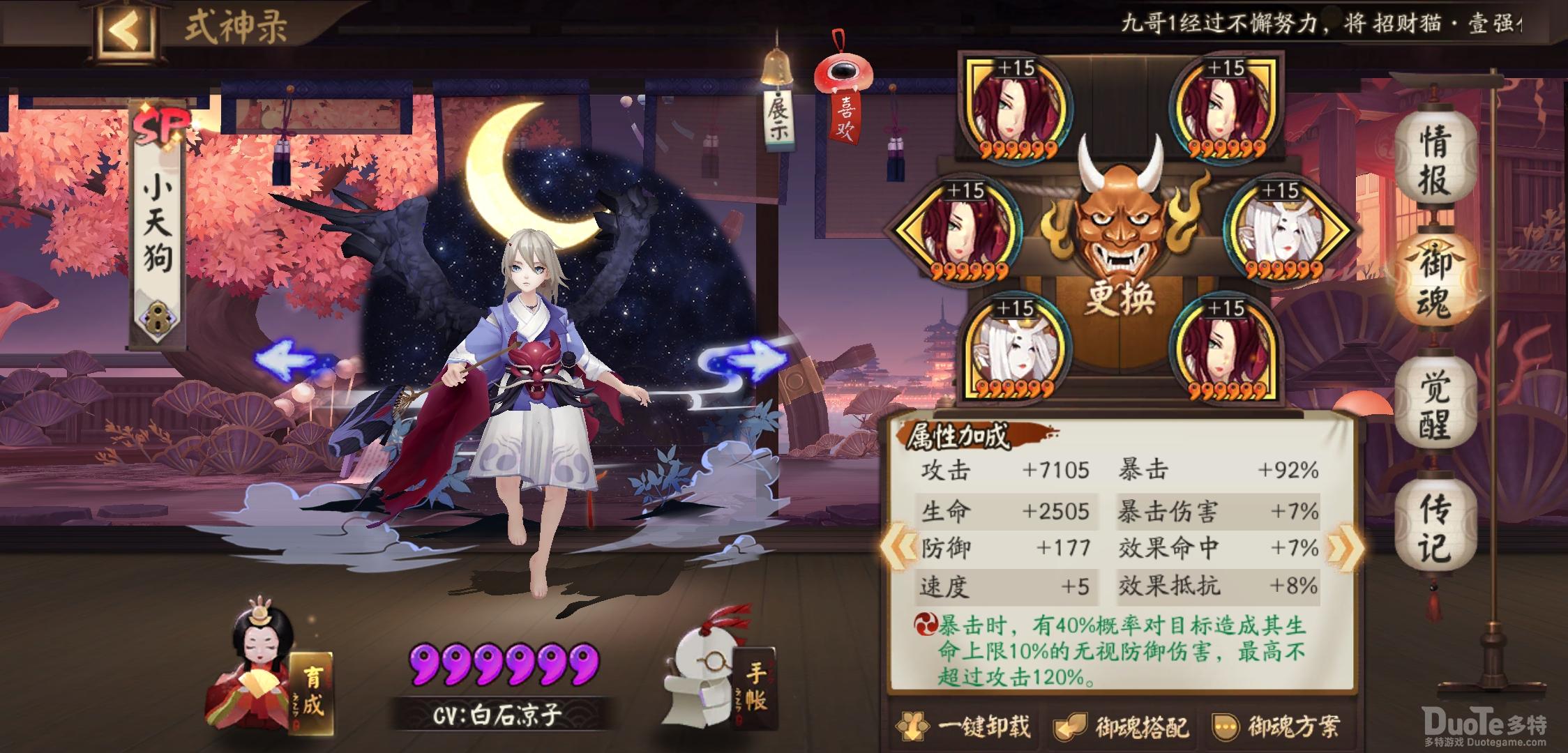Open 御魂搭配 soul matching
This screenshot has width=1568, height=753.
(x=1122, y=727)
